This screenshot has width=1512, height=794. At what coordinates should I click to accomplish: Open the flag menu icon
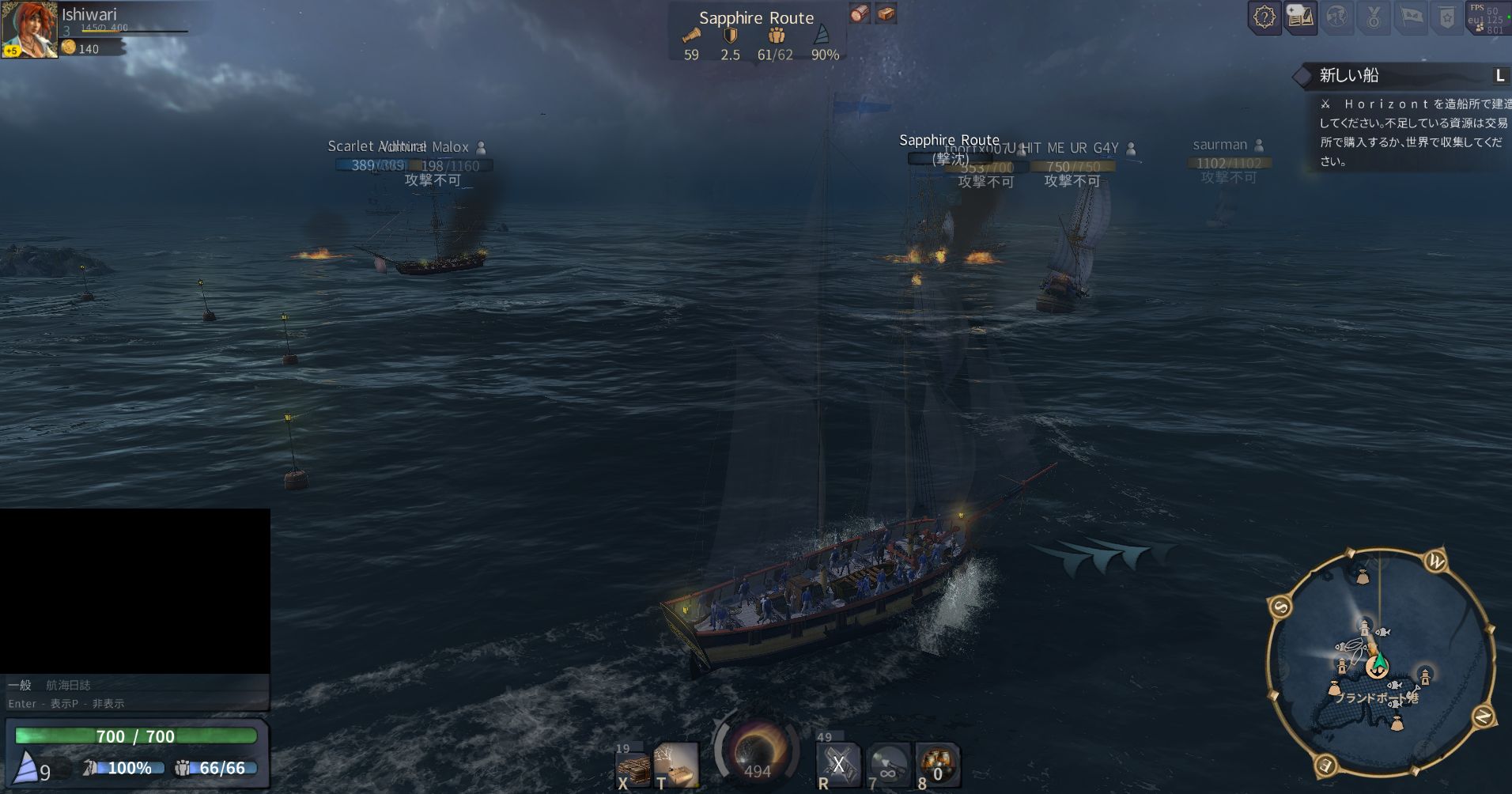tap(1412, 17)
